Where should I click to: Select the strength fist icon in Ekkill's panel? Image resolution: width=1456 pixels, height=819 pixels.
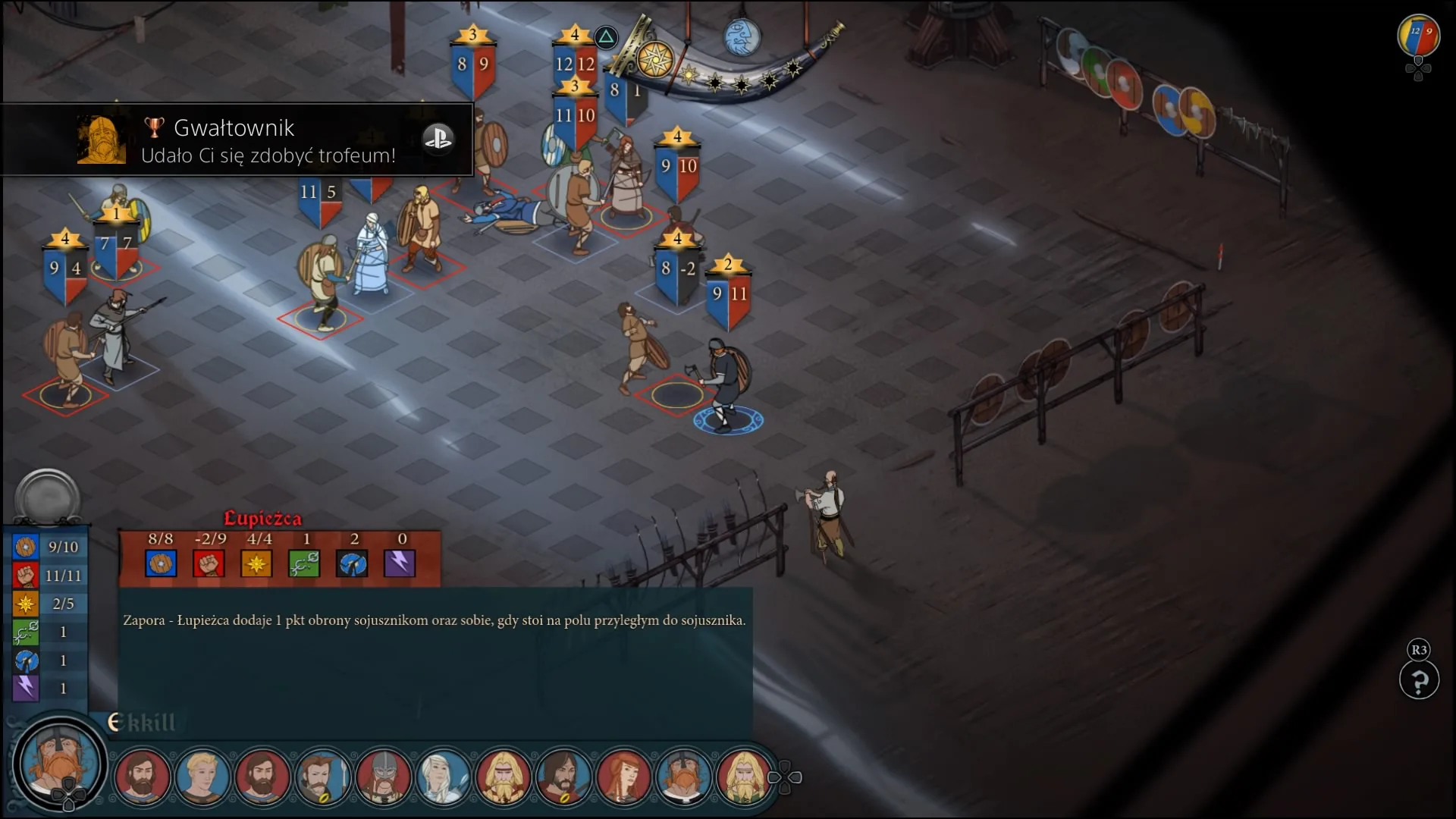pyautogui.click(x=25, y=576)
